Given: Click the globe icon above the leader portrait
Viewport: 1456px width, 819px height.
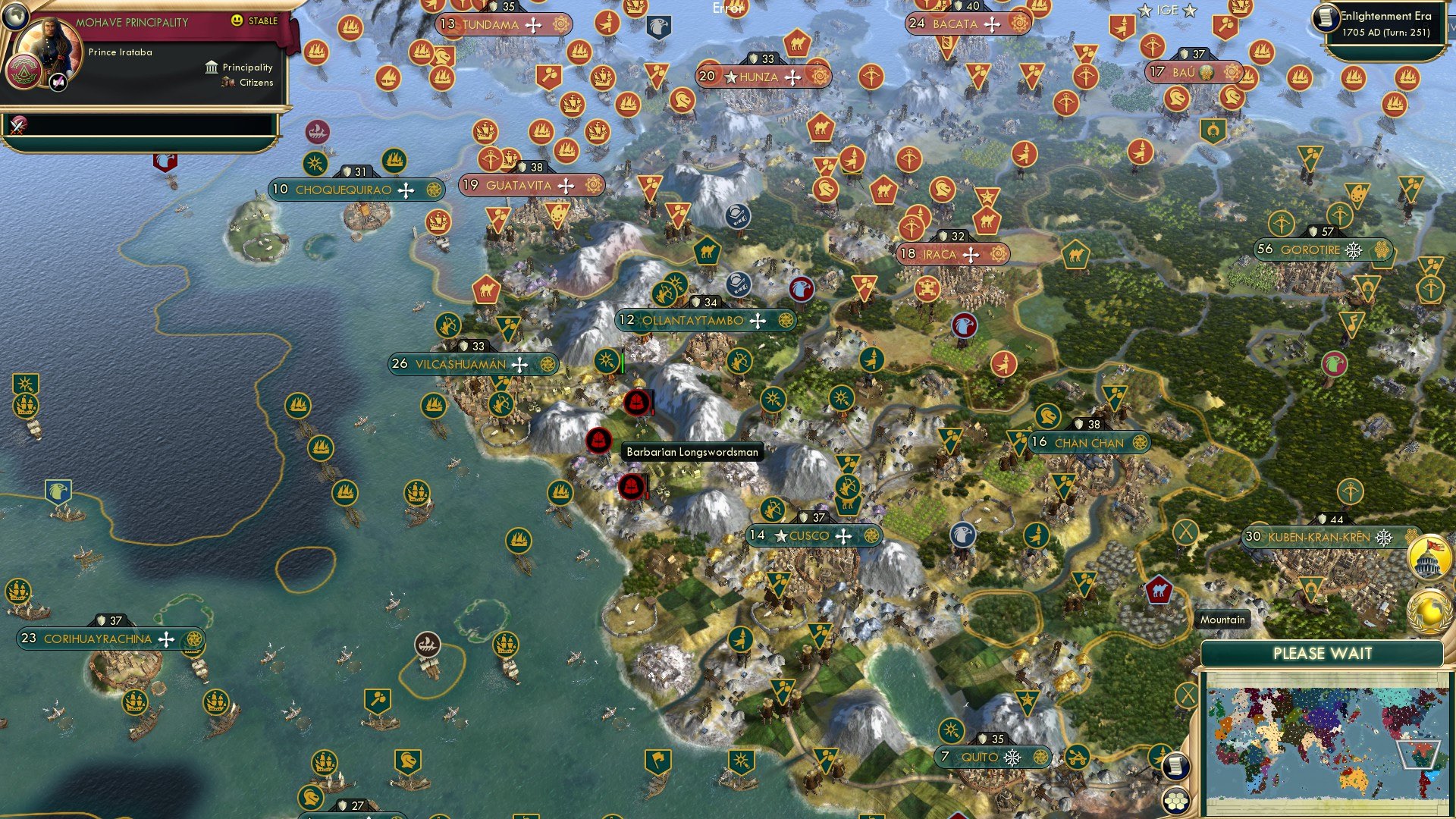Looking at the screenshot, I should 14,14.
